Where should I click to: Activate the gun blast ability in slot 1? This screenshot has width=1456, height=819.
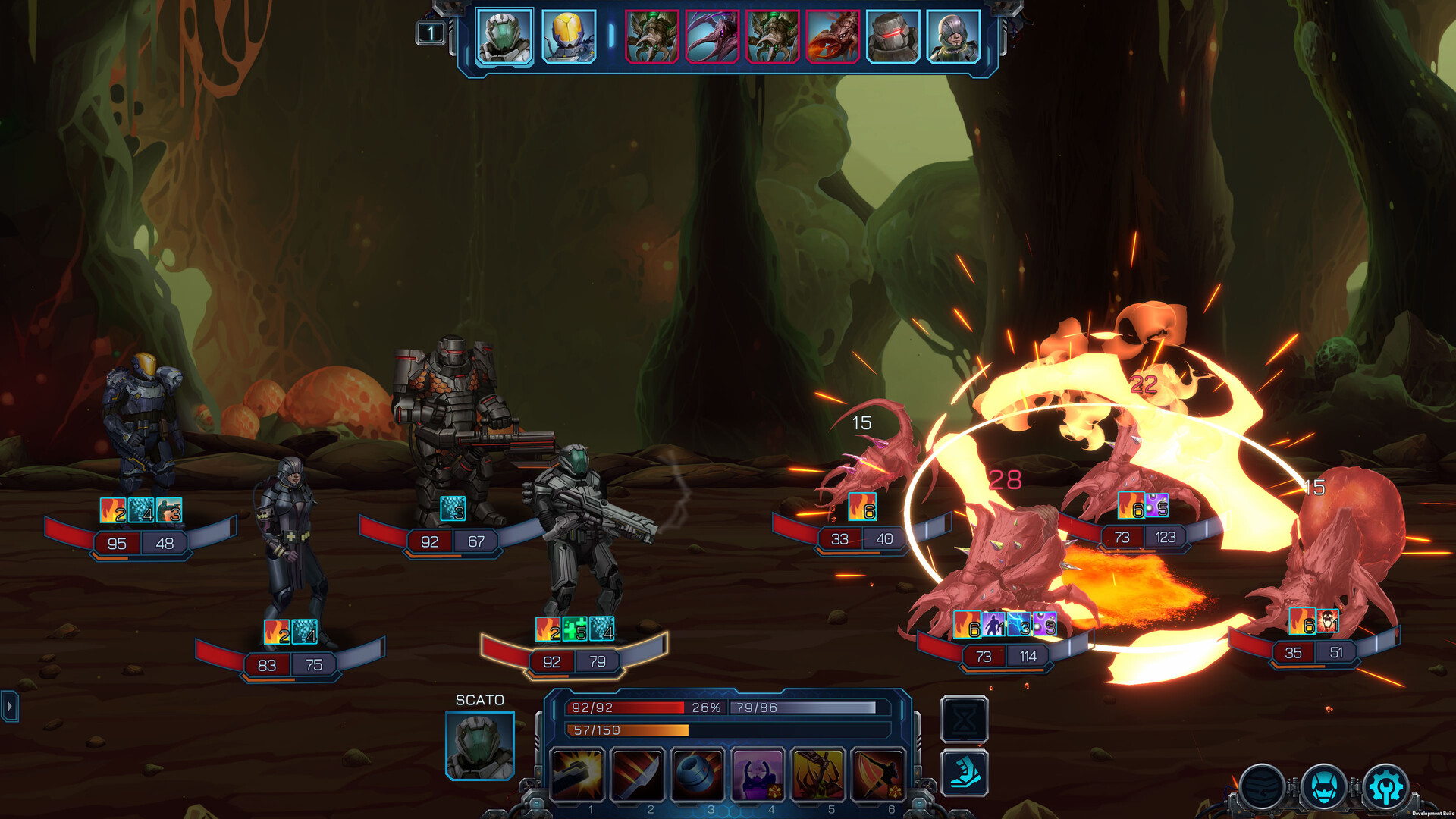[x=577, y=774]
